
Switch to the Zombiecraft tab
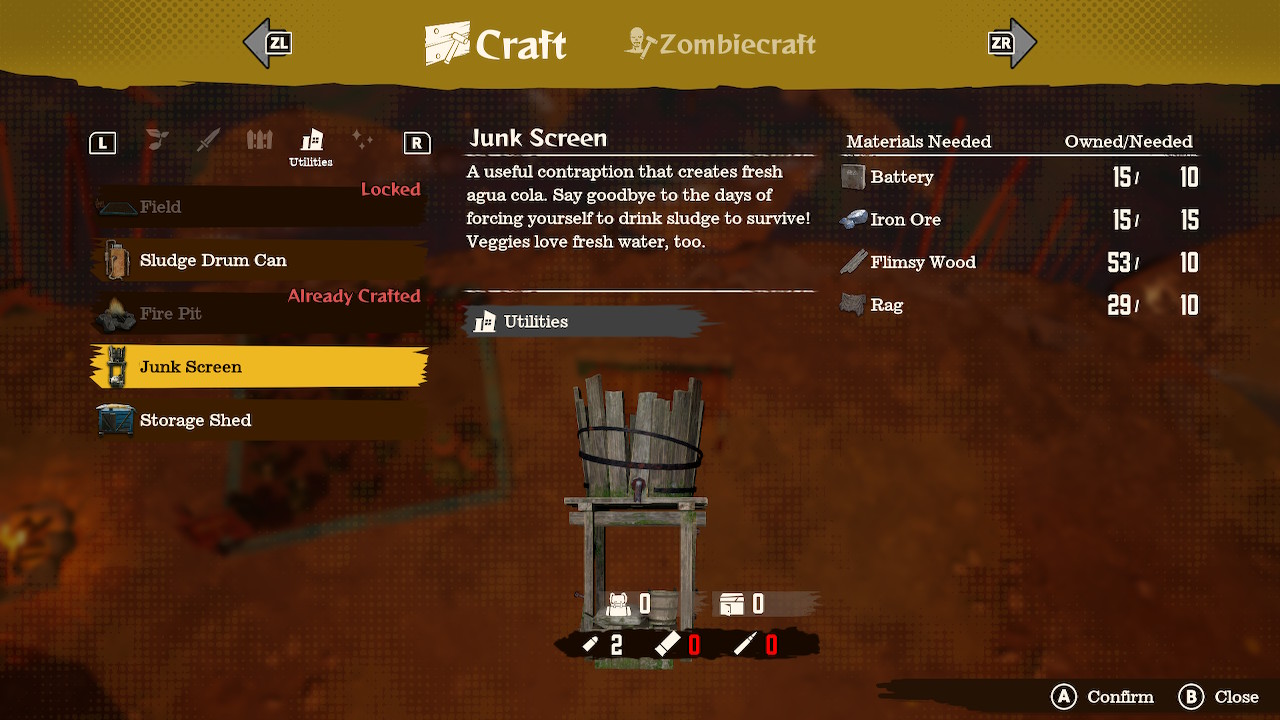coord(721,44)
